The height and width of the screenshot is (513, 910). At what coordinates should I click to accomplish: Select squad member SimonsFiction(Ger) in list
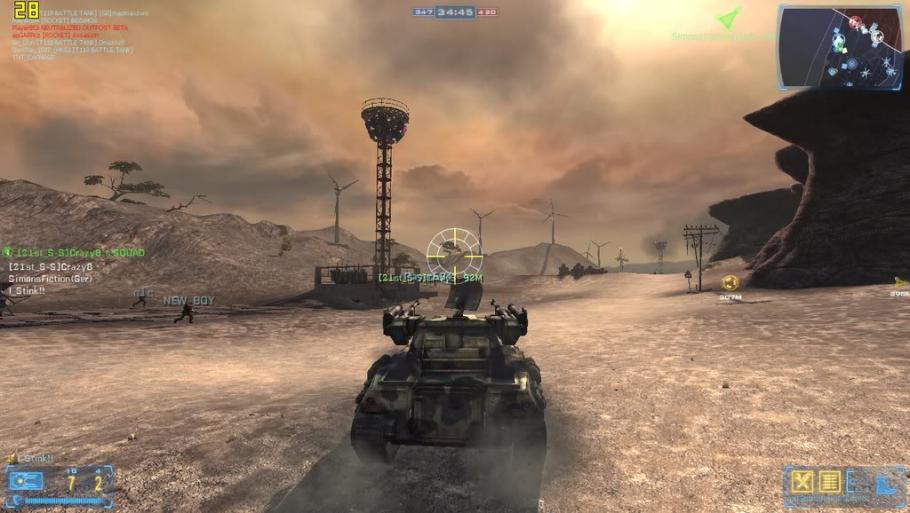(47, 278)
